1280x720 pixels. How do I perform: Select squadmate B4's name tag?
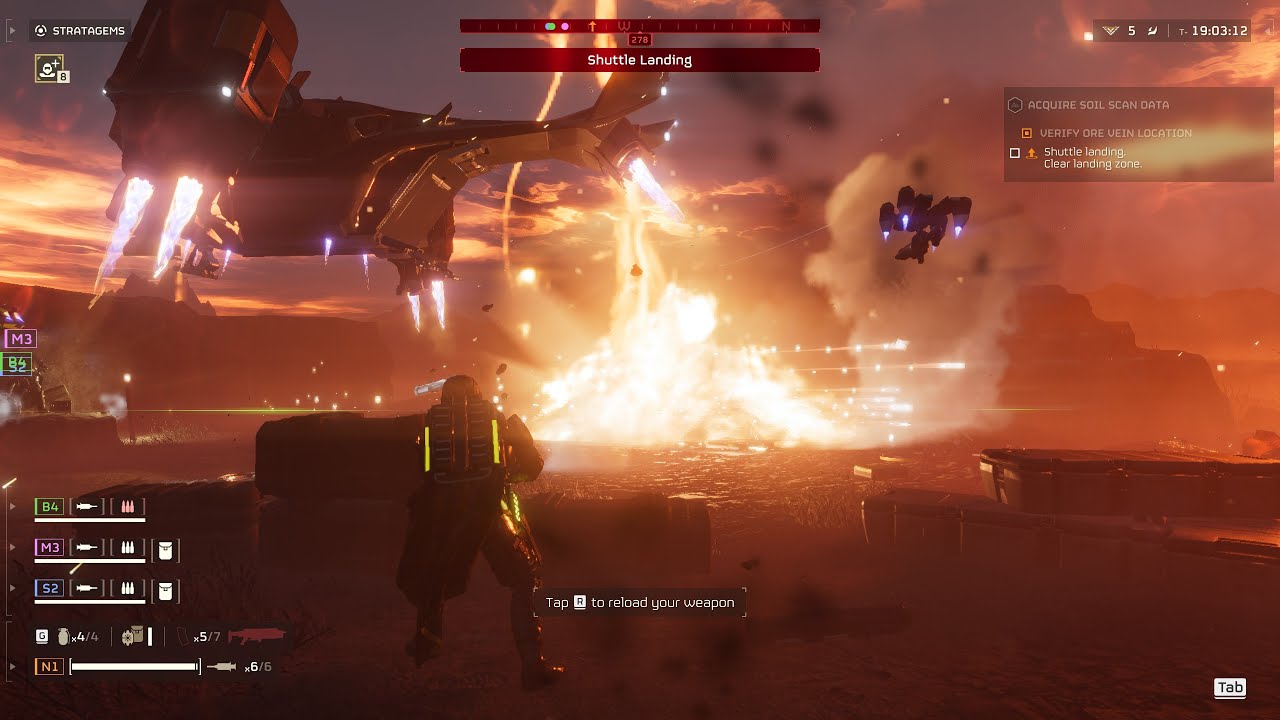click(x=49, y=507)
